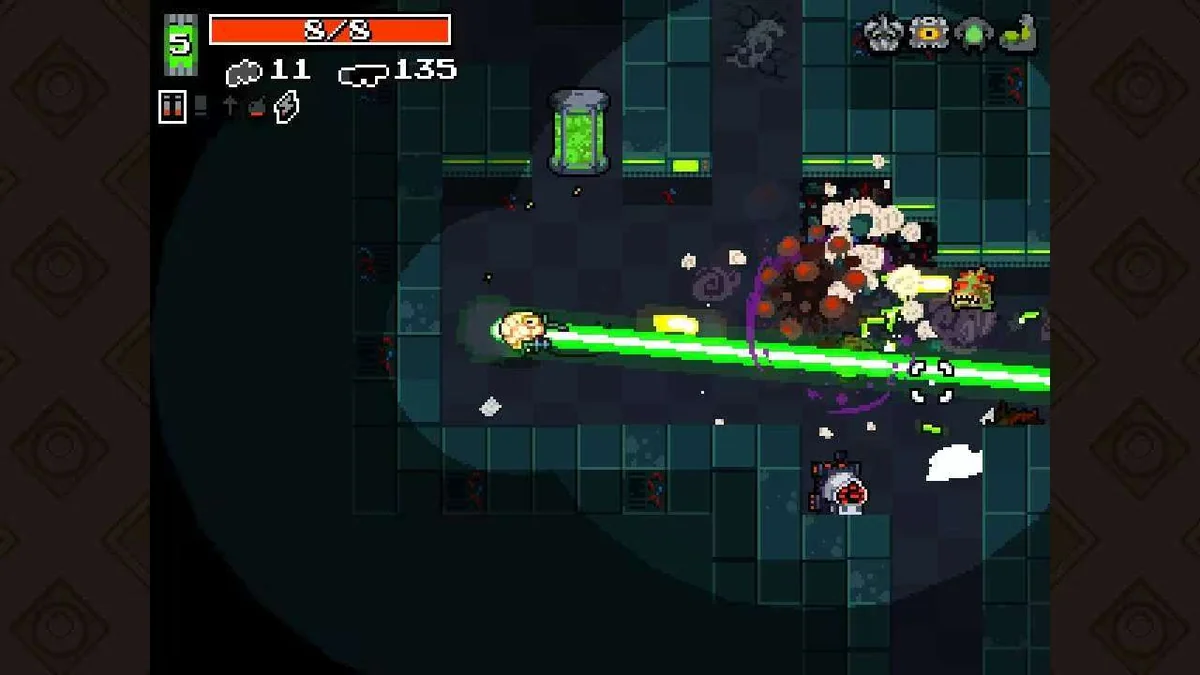The height and width of the screenshot is (675, 1200).
Task: Select the primary weapon icon beside 11
Action: coord(244,72)
